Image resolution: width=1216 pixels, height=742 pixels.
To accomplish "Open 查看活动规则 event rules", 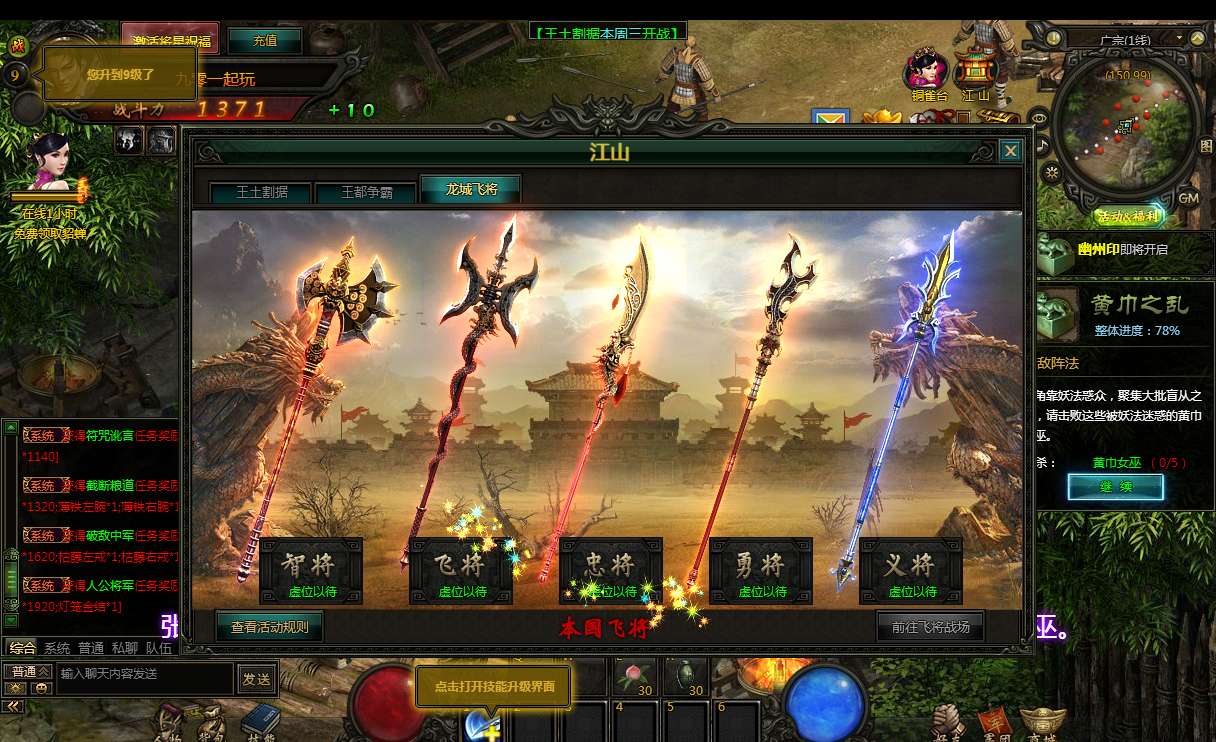I will [x=269, y=627].
